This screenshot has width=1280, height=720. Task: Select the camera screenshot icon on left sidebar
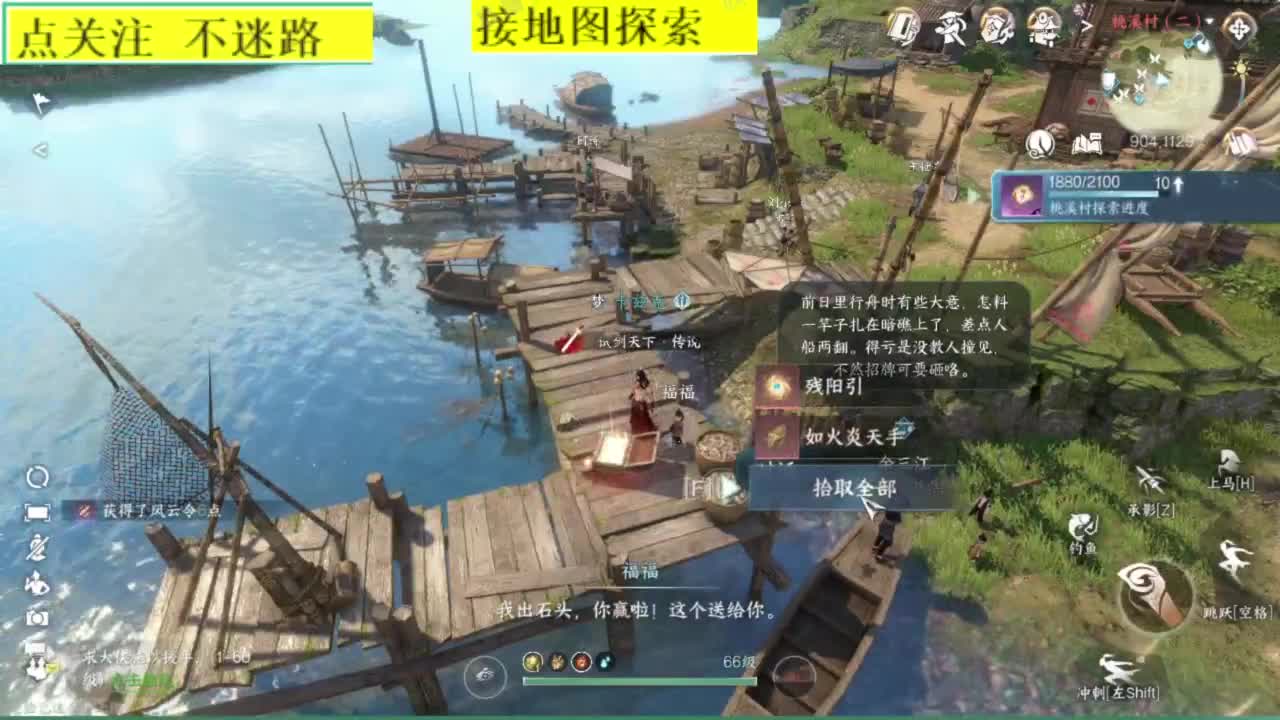37,617
